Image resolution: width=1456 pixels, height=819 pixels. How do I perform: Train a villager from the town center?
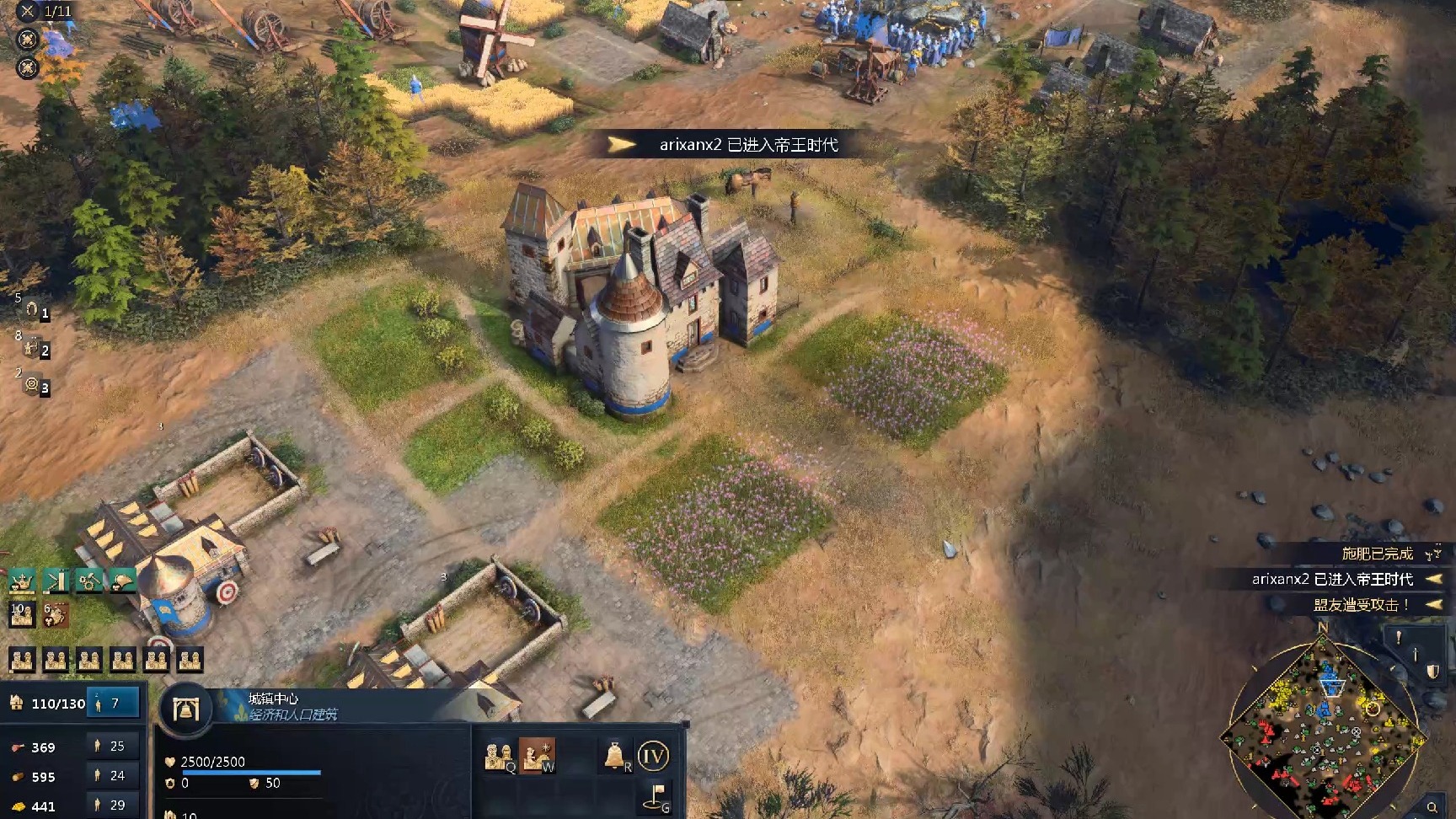point(499,756)
